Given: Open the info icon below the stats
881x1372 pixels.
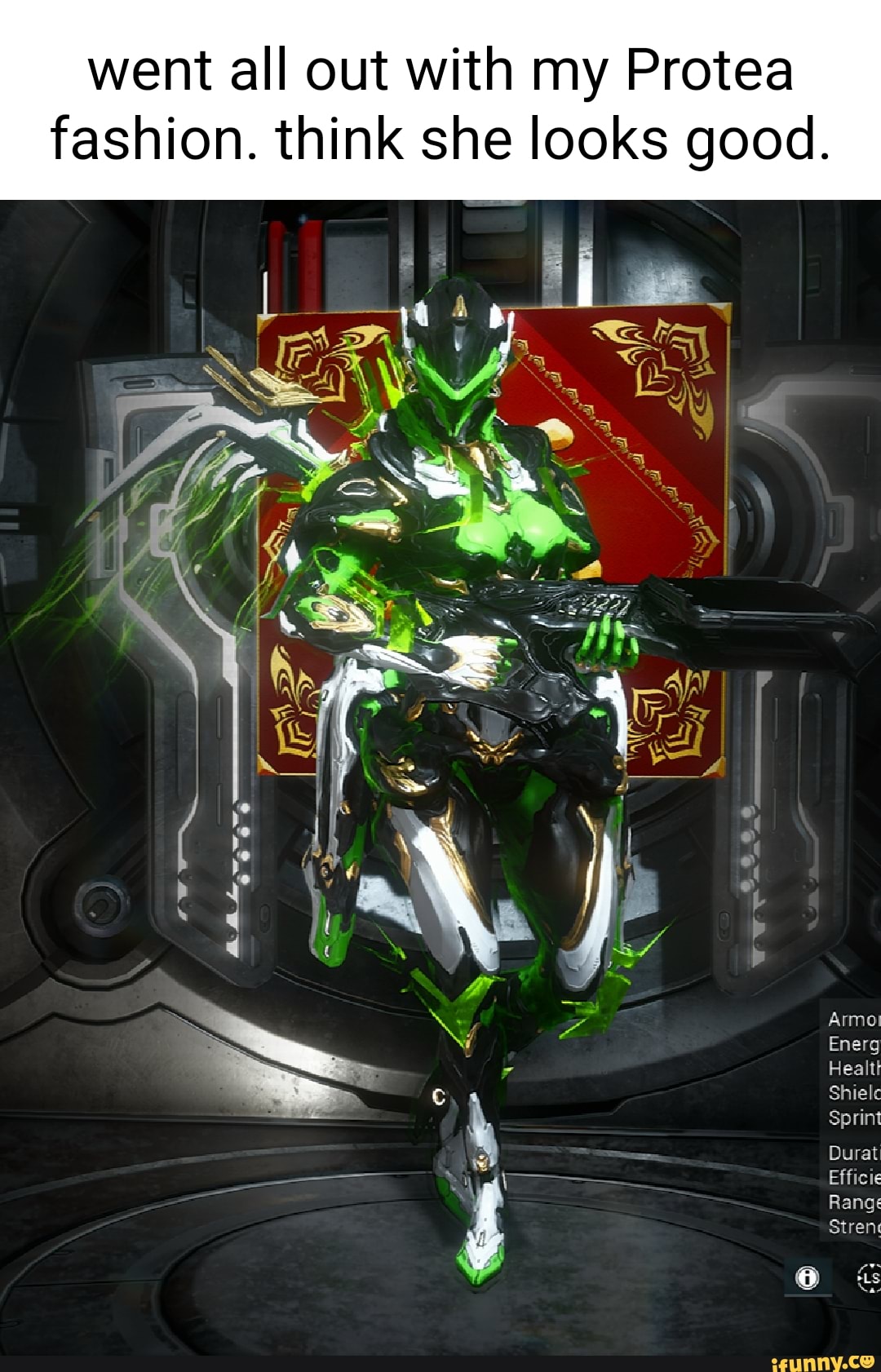Looking at the screenshot, I should pos(808,1277).
